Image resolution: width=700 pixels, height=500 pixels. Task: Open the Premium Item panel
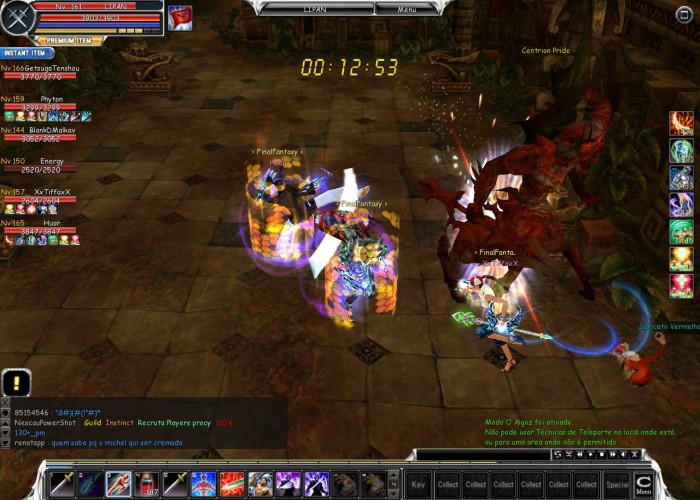click(x=68, y=41)
